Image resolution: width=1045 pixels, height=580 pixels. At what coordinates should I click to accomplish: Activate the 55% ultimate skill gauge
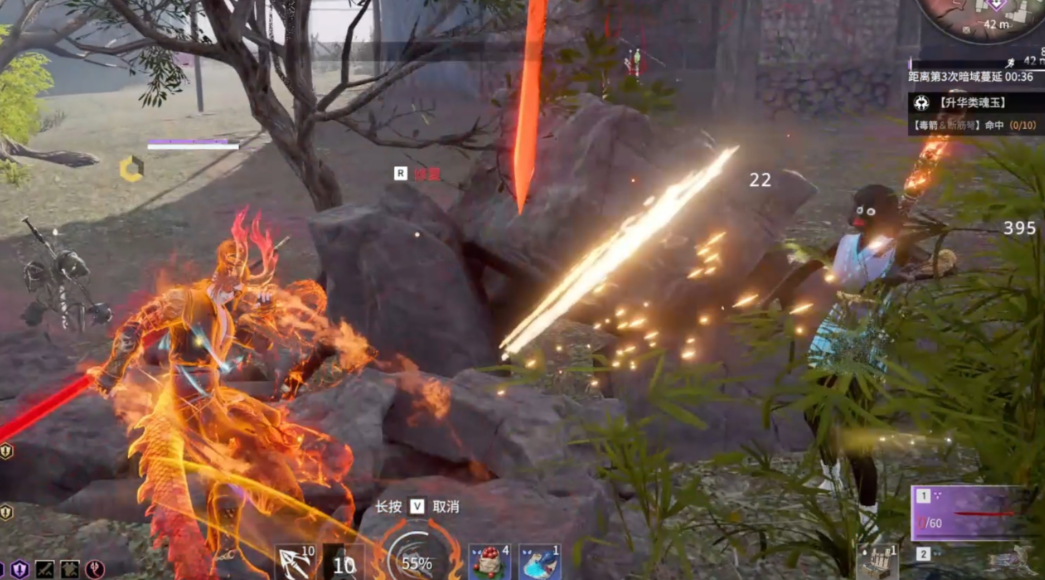point(416,560)
